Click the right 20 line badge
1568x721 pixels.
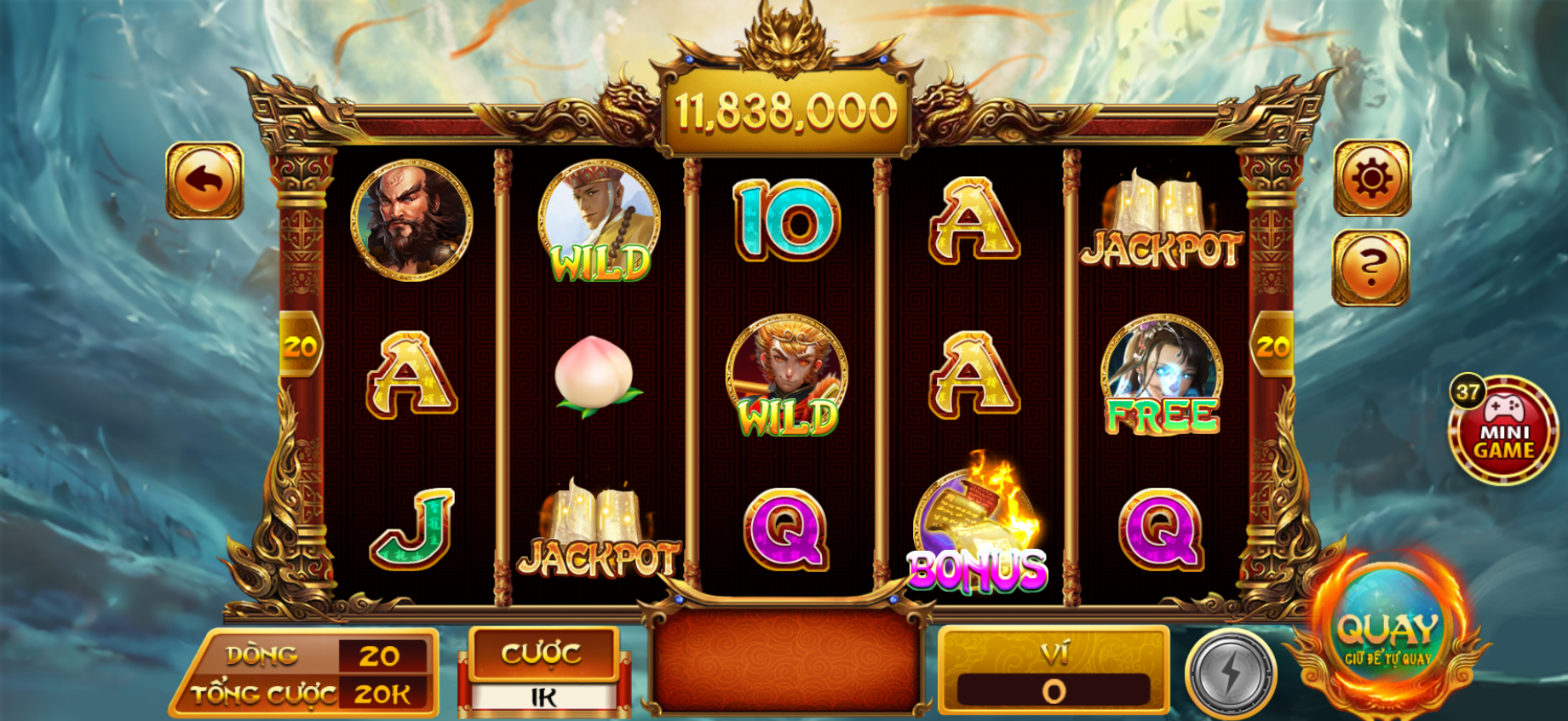1273,346
